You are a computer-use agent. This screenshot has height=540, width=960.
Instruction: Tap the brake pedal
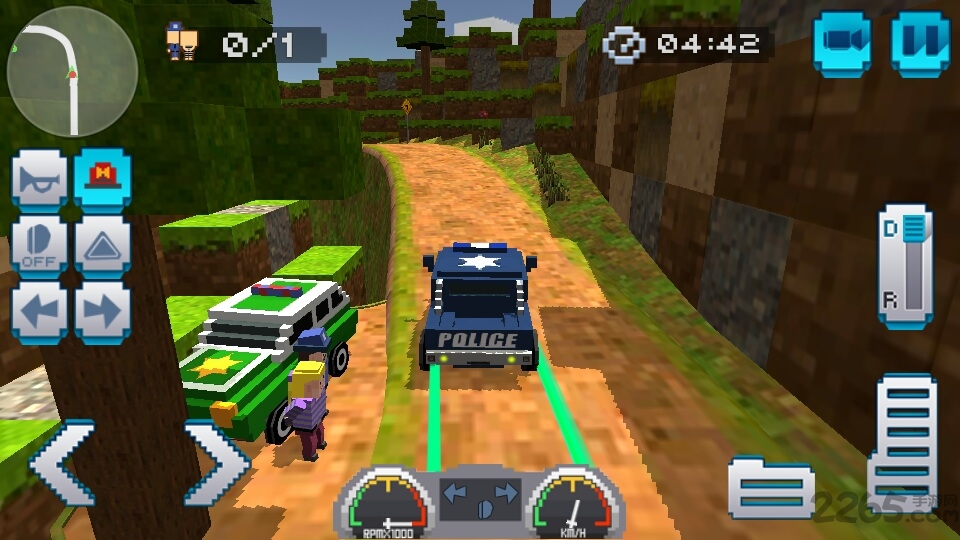(771, 487)
